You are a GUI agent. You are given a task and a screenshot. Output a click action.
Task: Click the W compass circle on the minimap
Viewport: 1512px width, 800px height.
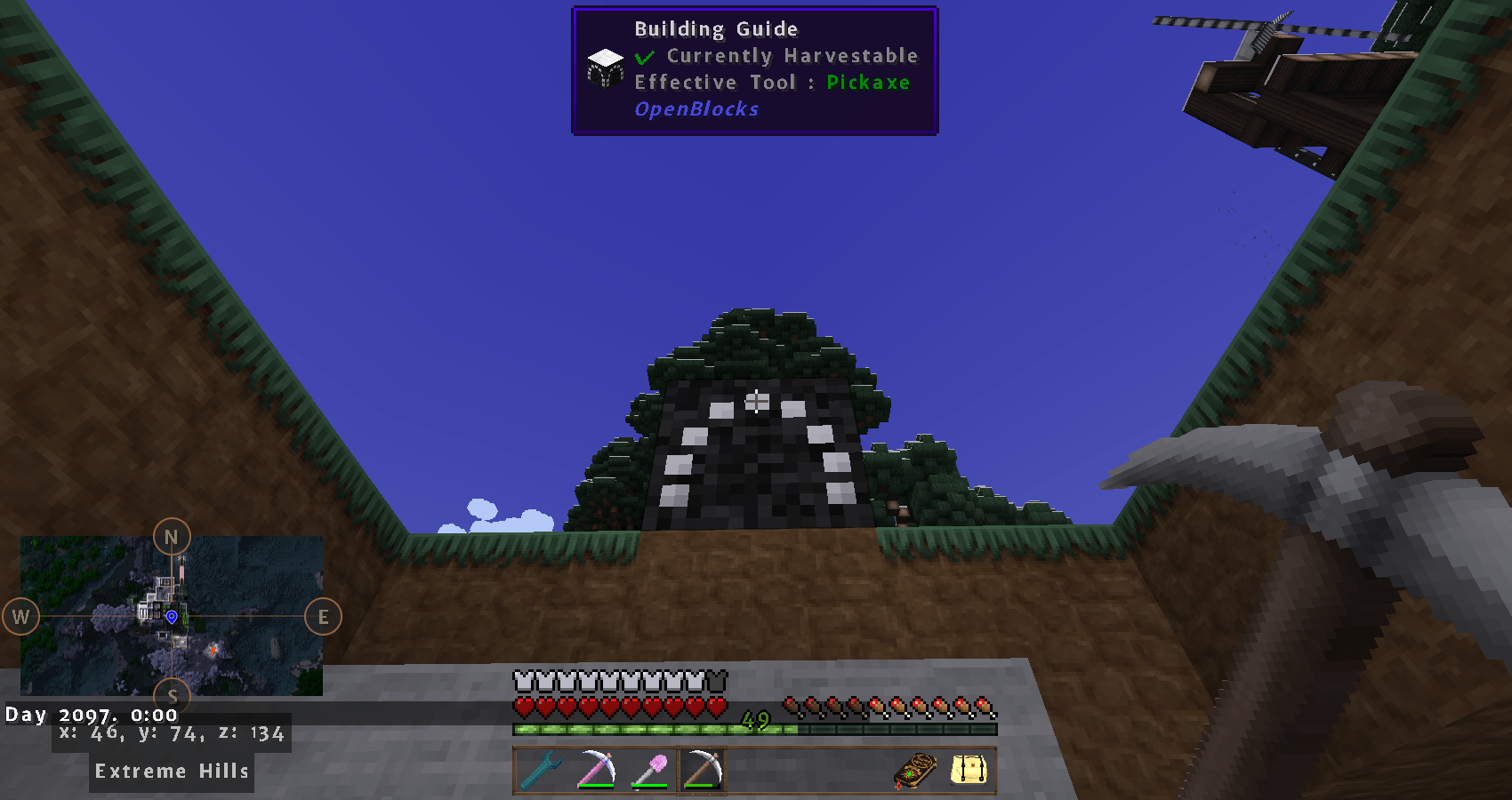(20, 616)
